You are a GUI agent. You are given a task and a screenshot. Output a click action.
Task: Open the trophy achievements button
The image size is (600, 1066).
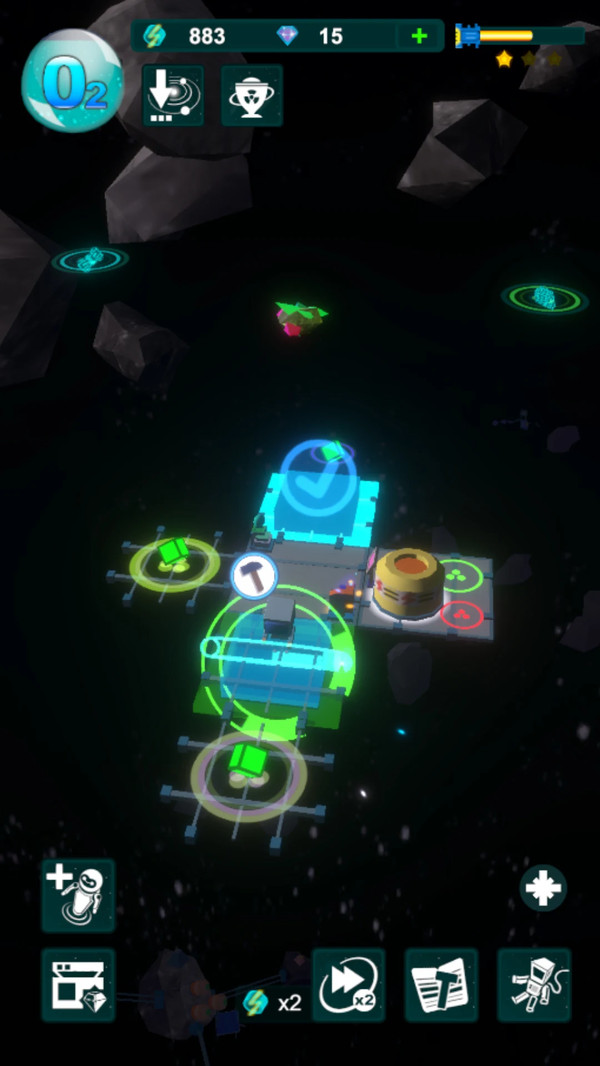tap(251, 96)
